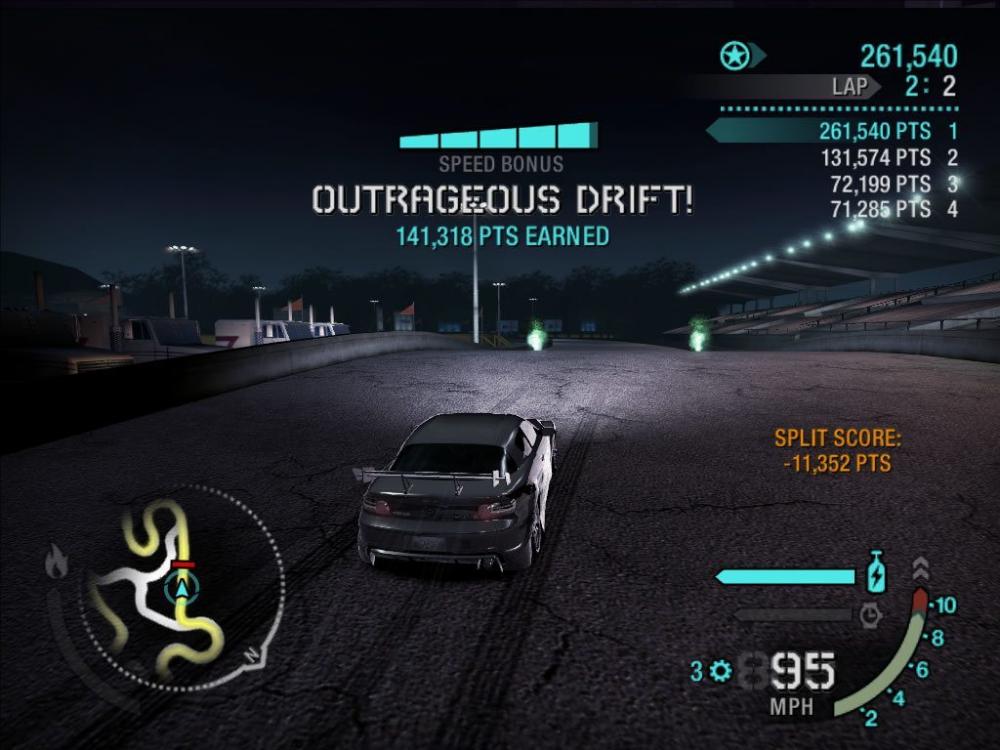This screenshot has height=750, width=1000.
Task: Click the gear indicator cog icon
Action: tap(719, 672)
